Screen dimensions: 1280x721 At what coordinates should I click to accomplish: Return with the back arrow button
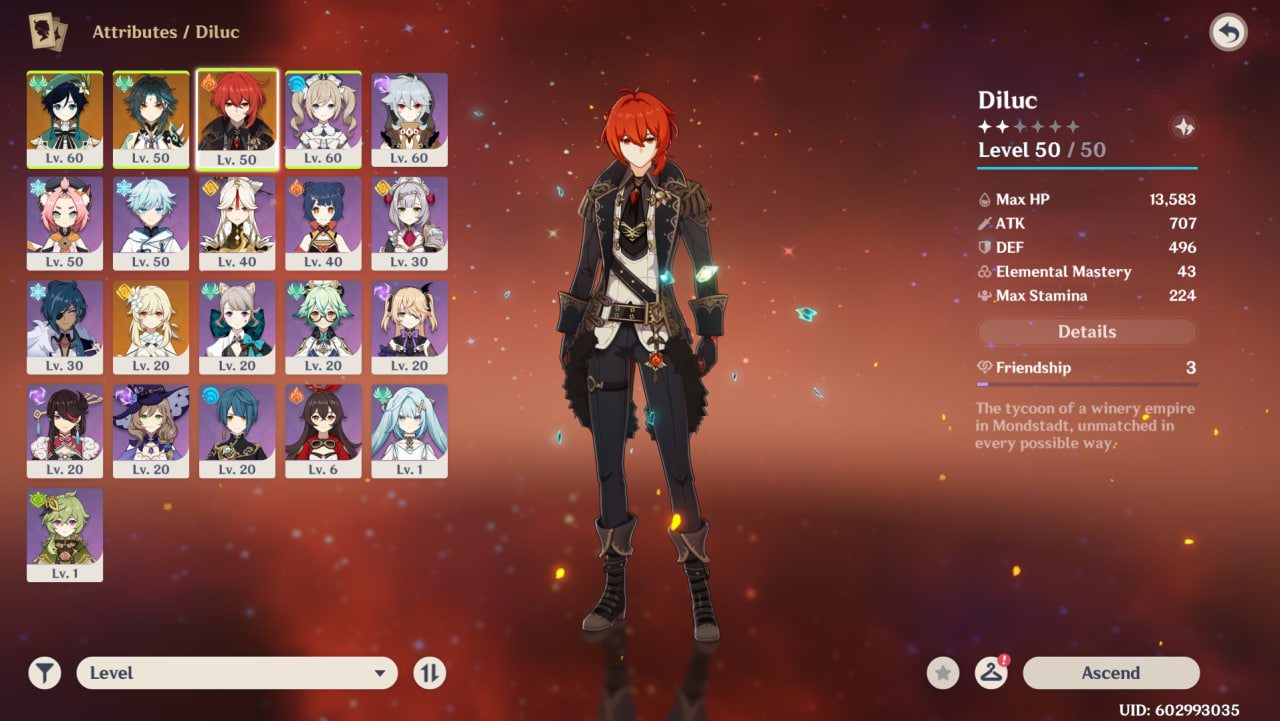(x=1228, y=33)
